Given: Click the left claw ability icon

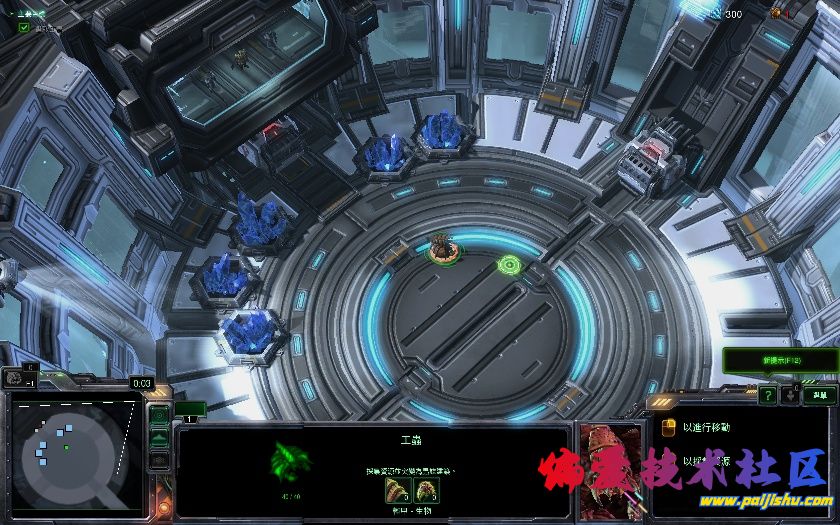Looking at the screenshot, I should tap(398, 490).
